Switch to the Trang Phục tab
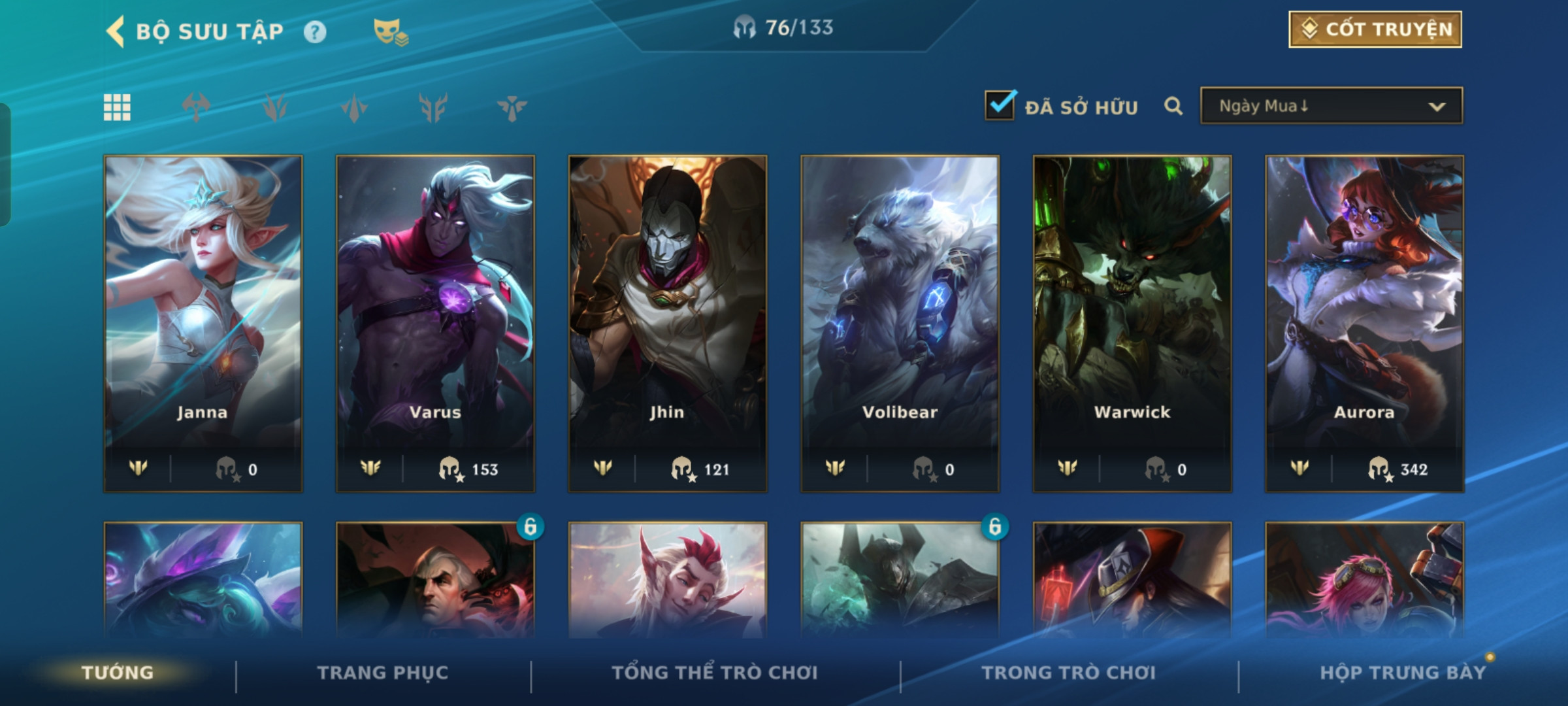Viewport: 1568px width, 706px height. [x=383, y=673]
